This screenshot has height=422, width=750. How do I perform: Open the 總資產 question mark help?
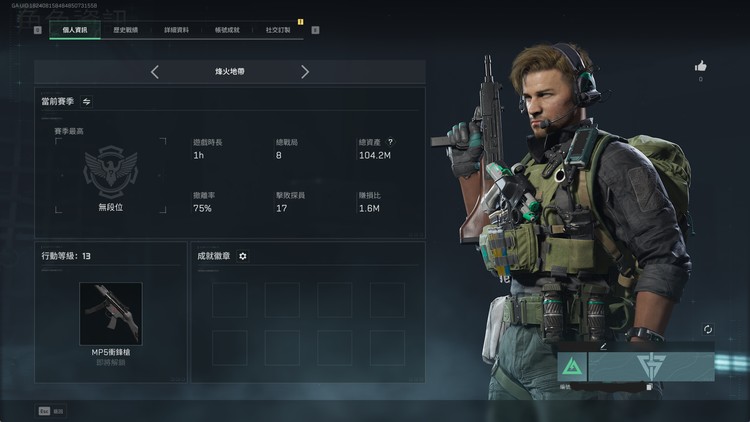point(391,142)
